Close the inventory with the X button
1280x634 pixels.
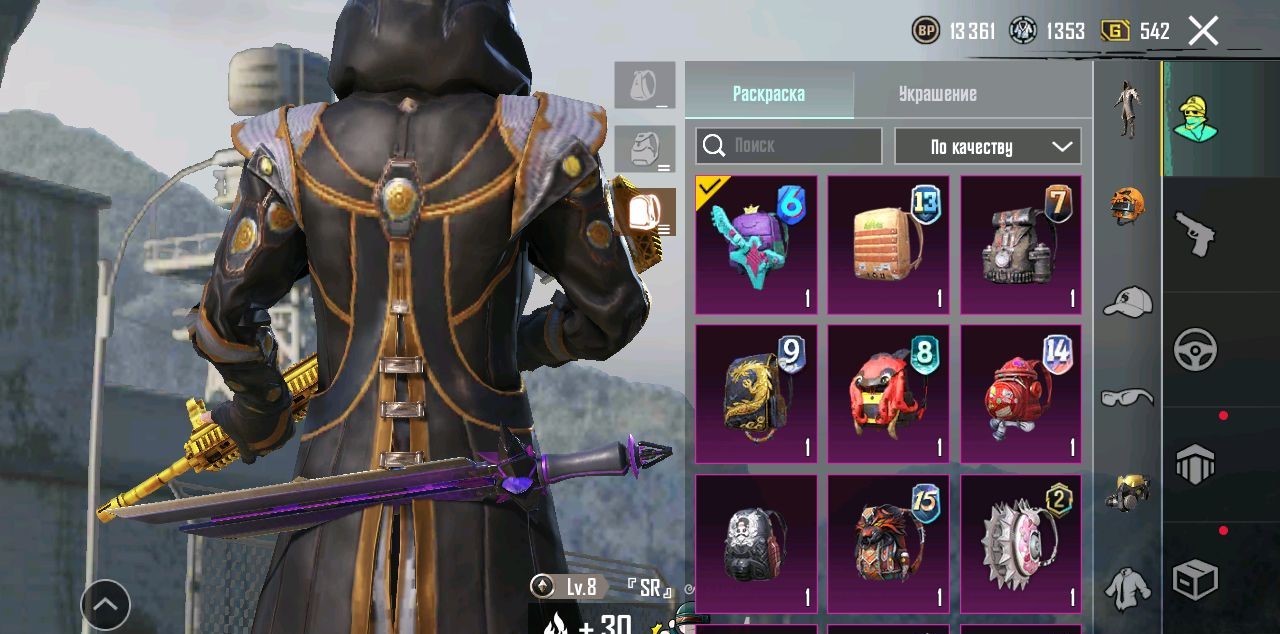[1203, 31]
